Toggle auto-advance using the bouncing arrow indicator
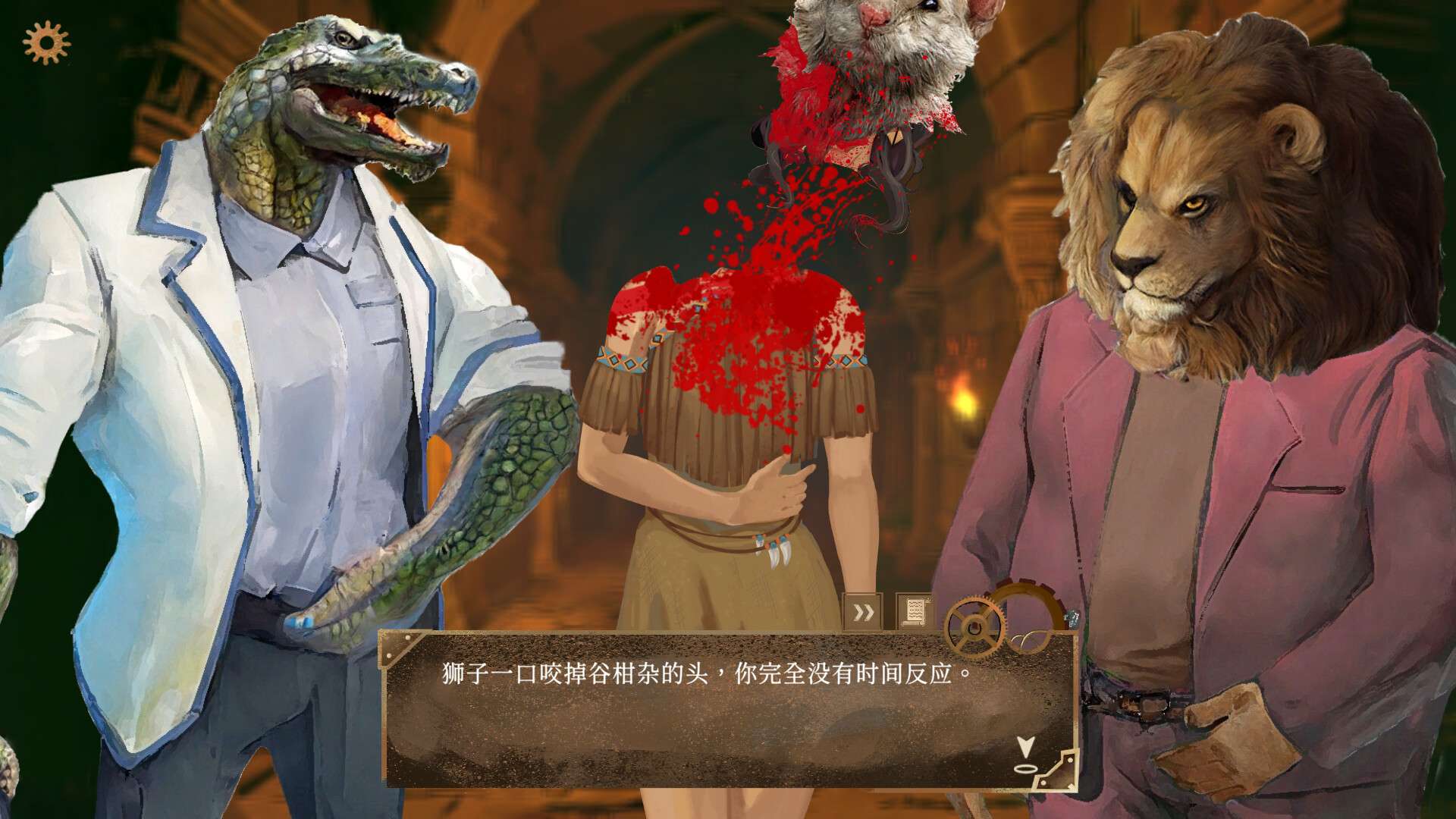Viewport: 1456px width, 819px height. pyautogui.click(x=1025, y=748)
